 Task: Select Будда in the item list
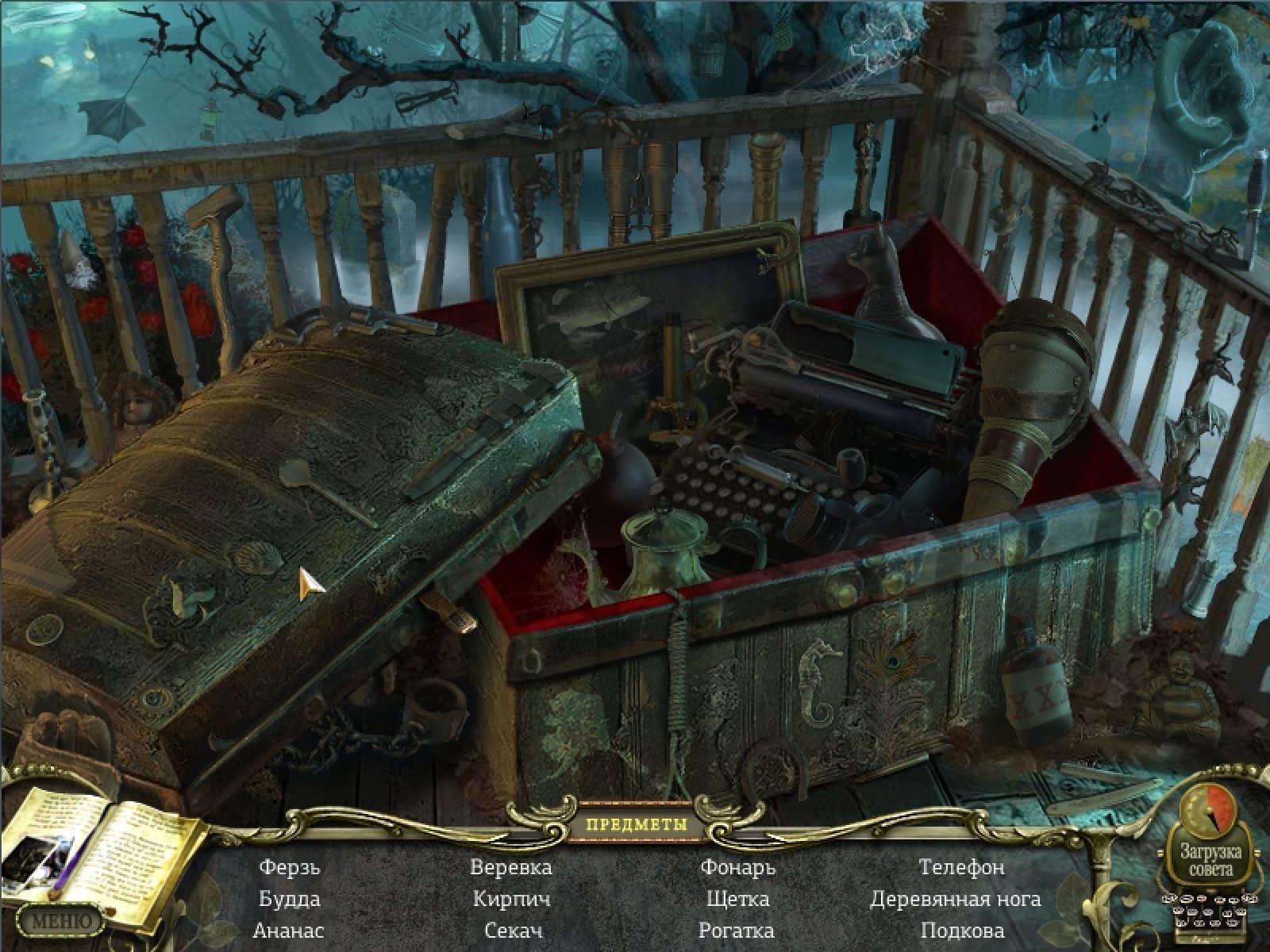point(290,899)
